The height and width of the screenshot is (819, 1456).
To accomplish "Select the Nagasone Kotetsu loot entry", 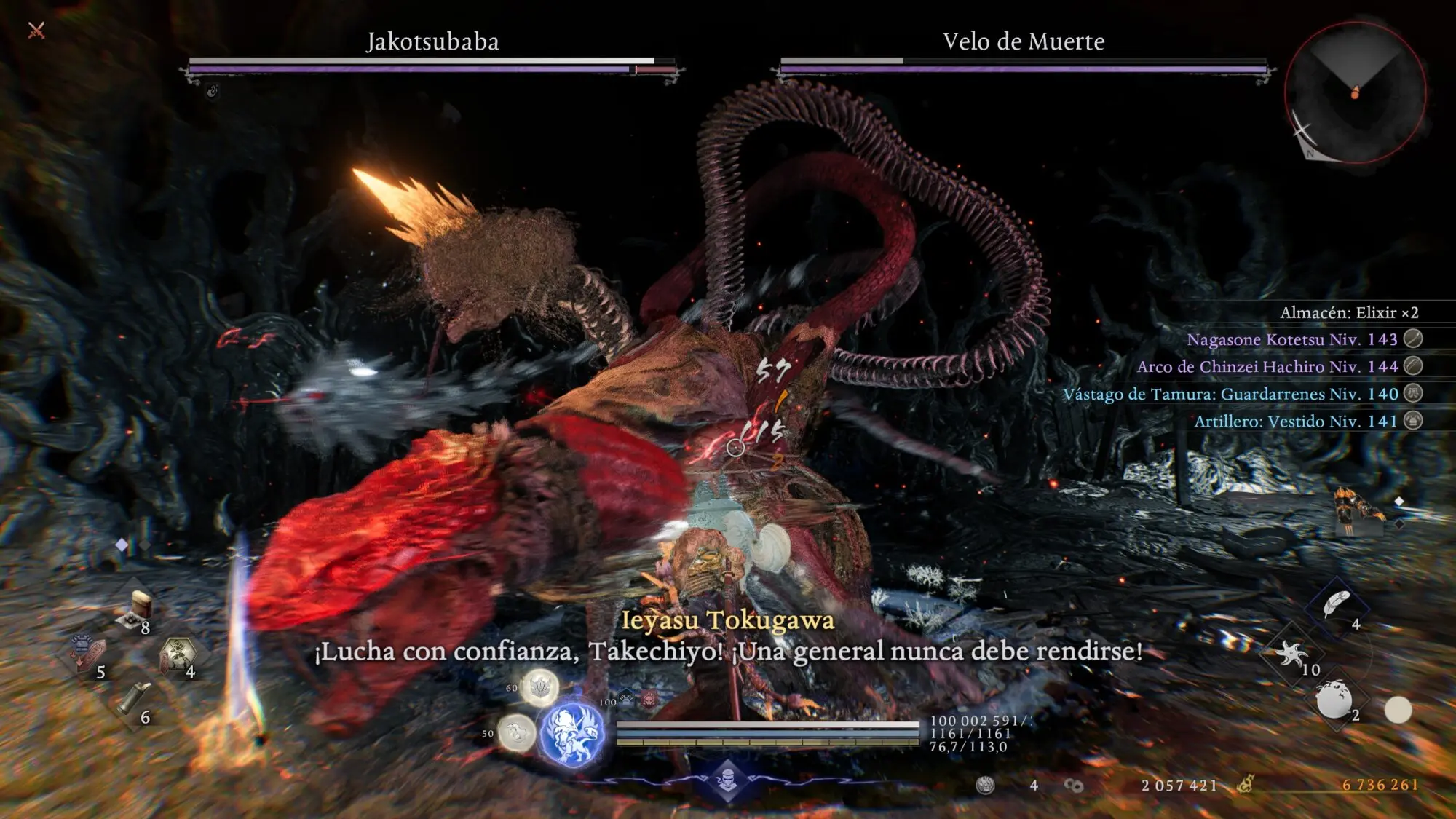I will pyautogui.click(x=1292, y=339).
